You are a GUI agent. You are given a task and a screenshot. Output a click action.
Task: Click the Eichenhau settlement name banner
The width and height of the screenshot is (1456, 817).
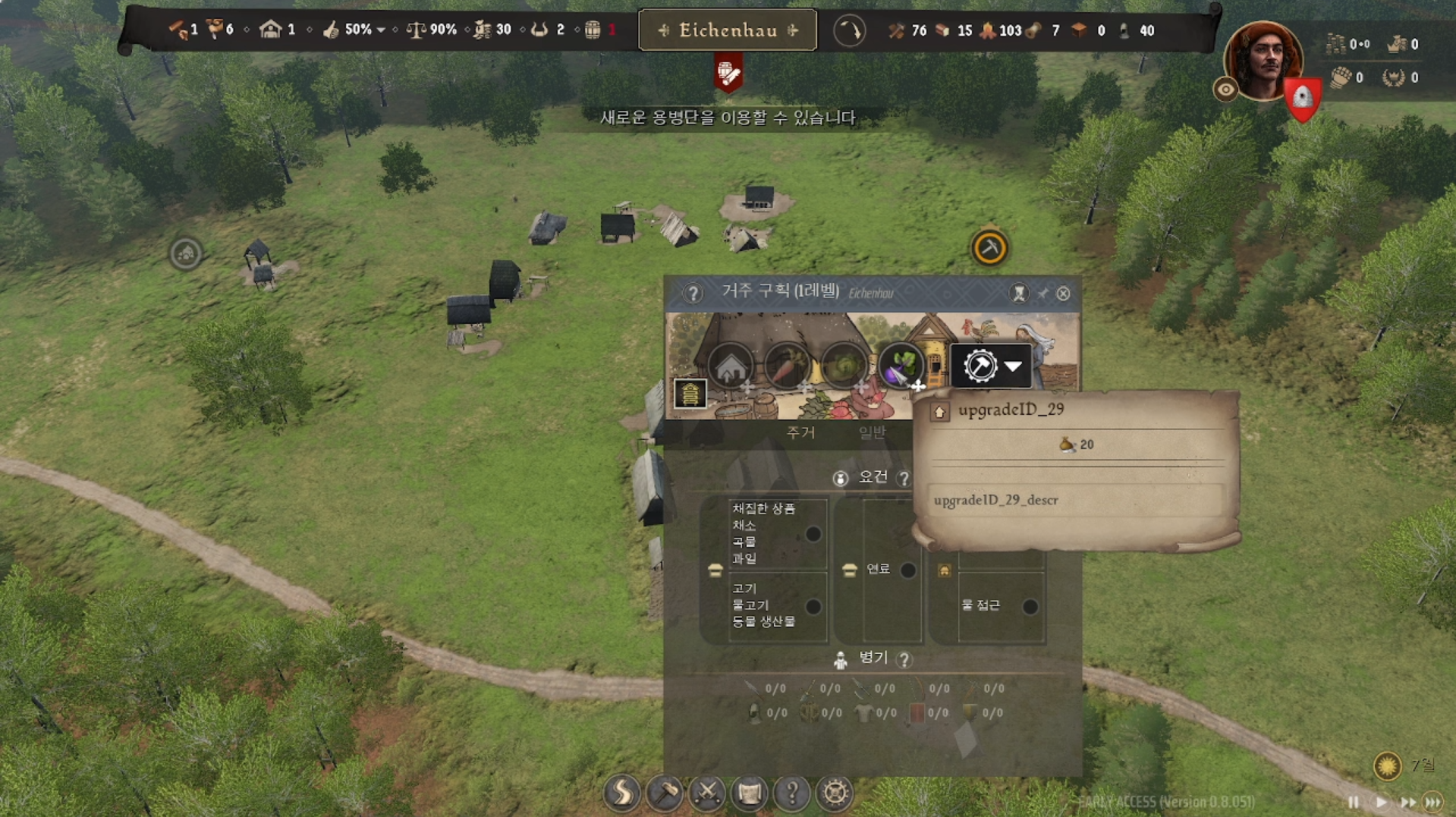coord(728,30)
